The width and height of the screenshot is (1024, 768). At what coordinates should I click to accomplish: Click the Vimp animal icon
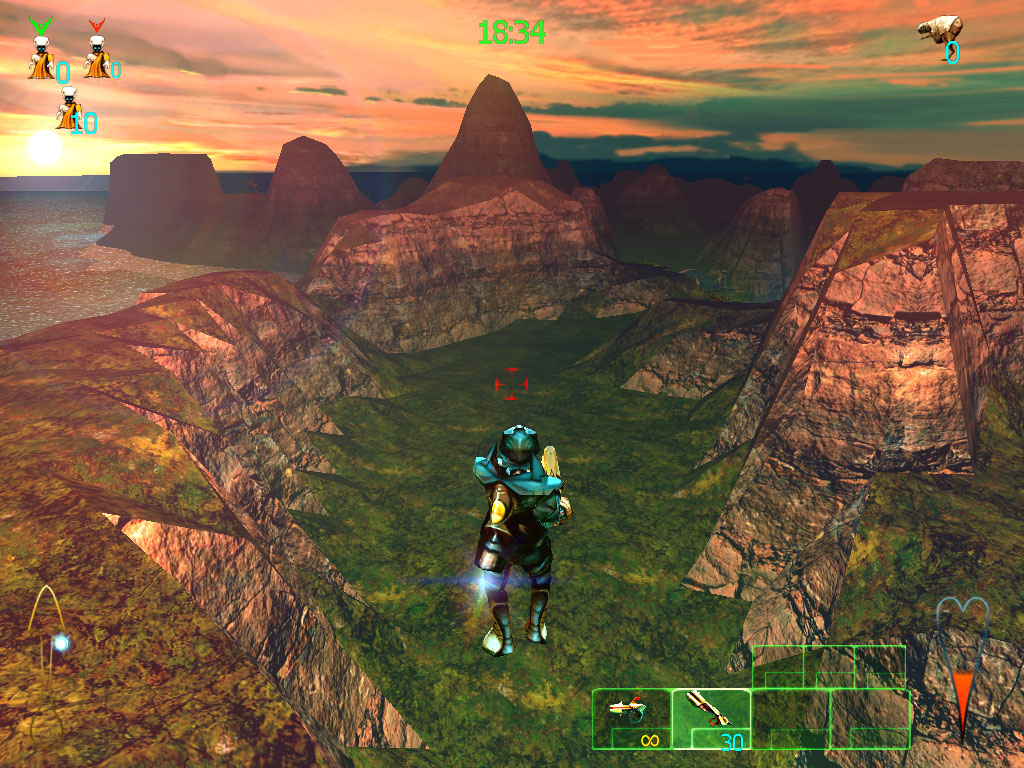click(940, 30)
